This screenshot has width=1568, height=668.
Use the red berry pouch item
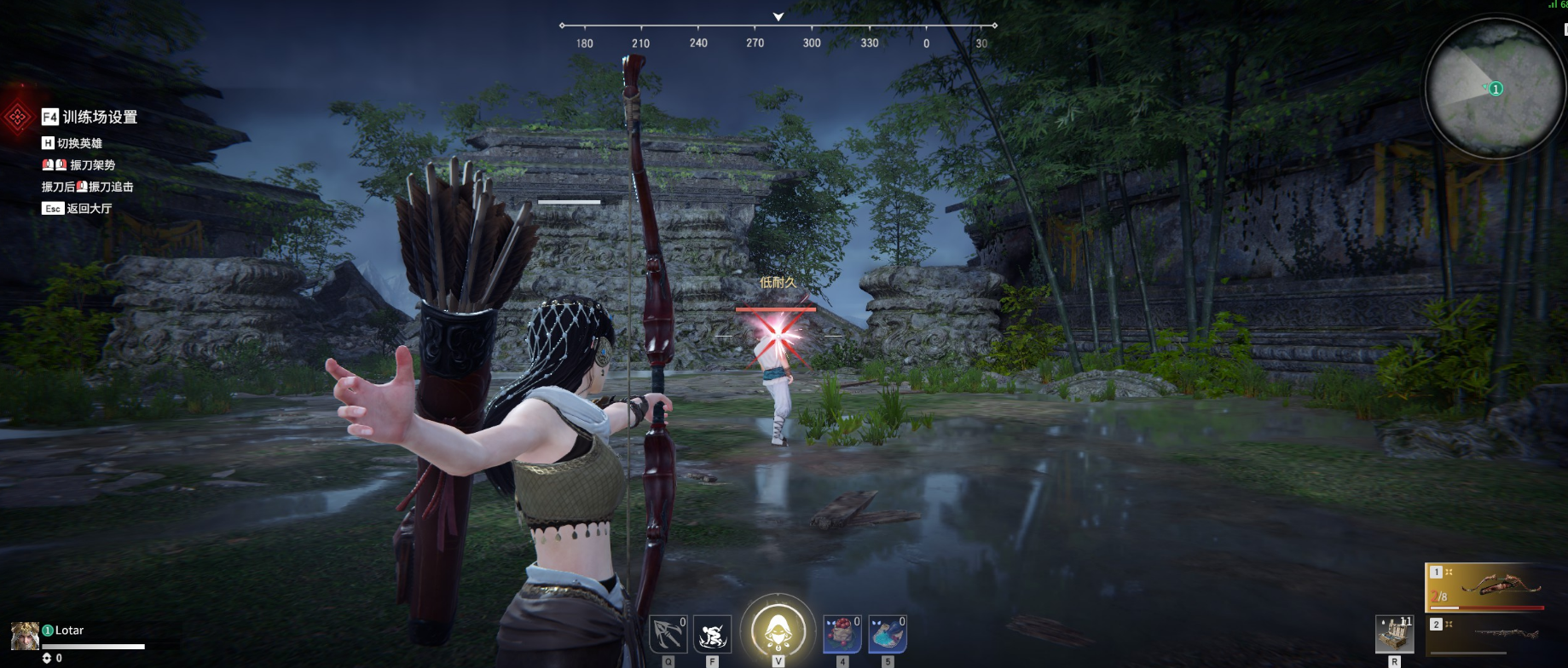[x=842, y=634]
